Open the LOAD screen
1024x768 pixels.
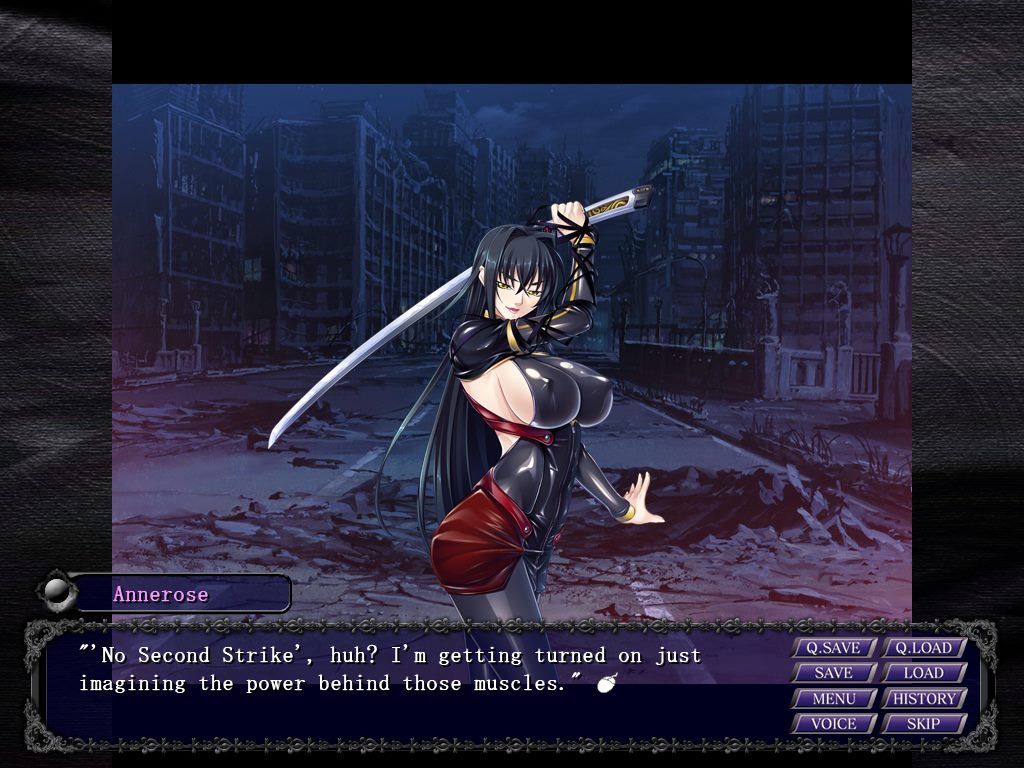coord(923,673)
